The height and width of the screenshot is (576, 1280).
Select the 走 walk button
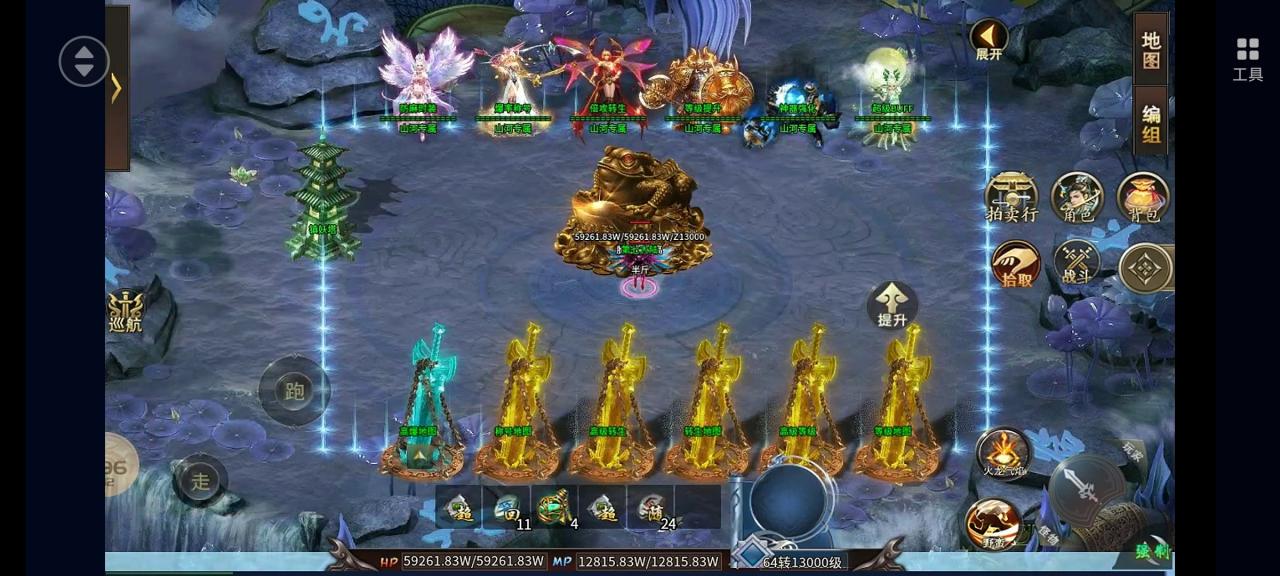pos(201,480)
